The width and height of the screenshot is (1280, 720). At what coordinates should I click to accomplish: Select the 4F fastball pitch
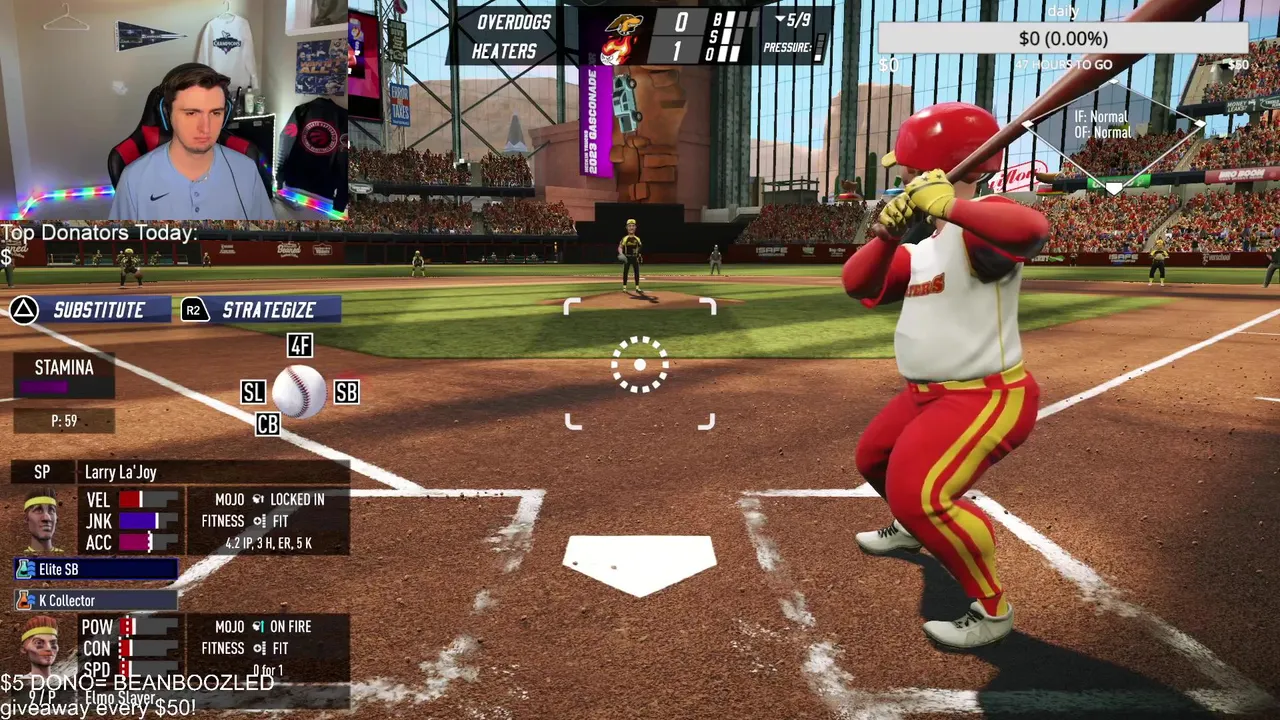tap(300, 346)
